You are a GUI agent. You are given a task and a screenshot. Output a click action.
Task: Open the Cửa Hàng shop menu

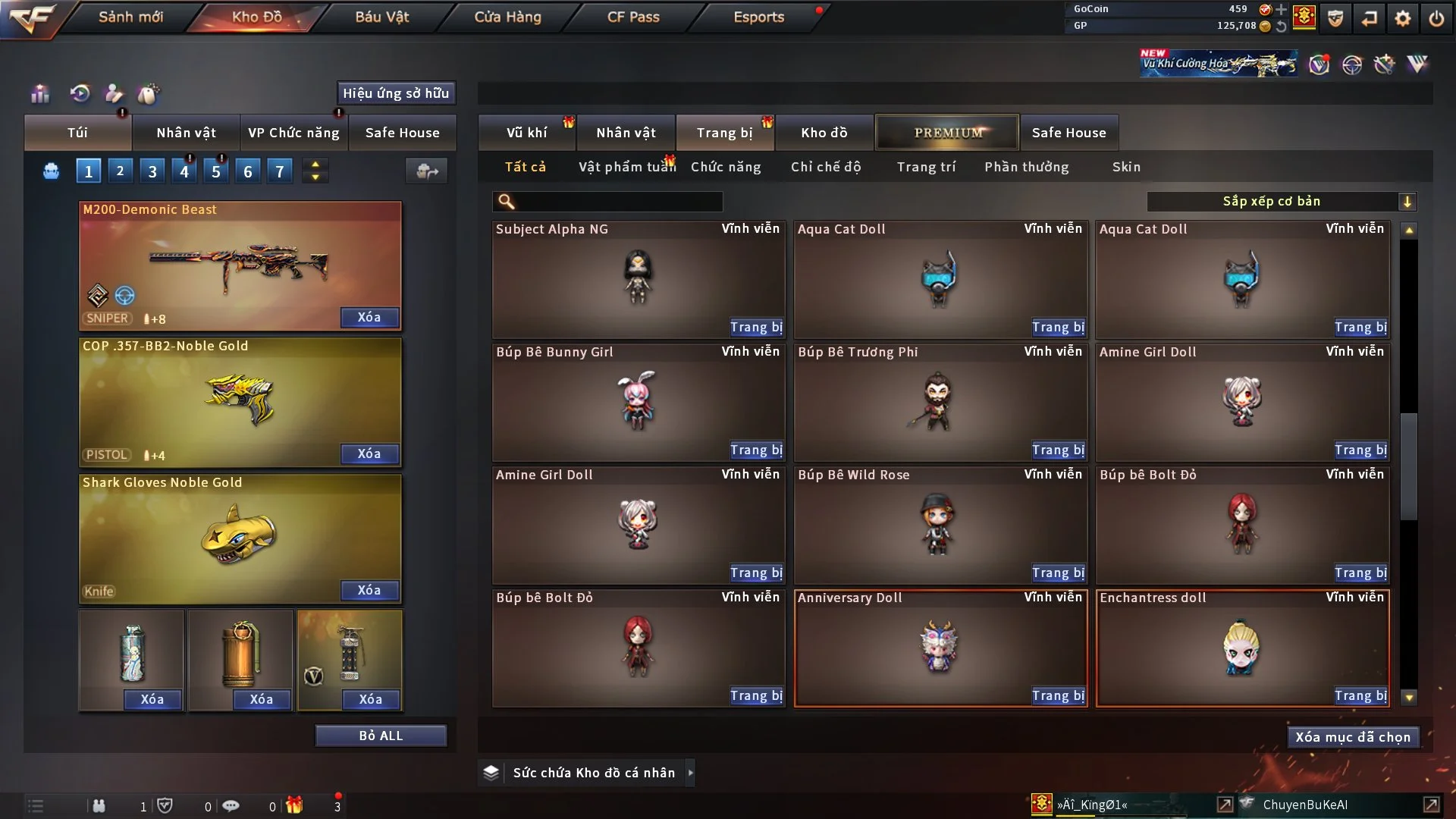point(507,17)
